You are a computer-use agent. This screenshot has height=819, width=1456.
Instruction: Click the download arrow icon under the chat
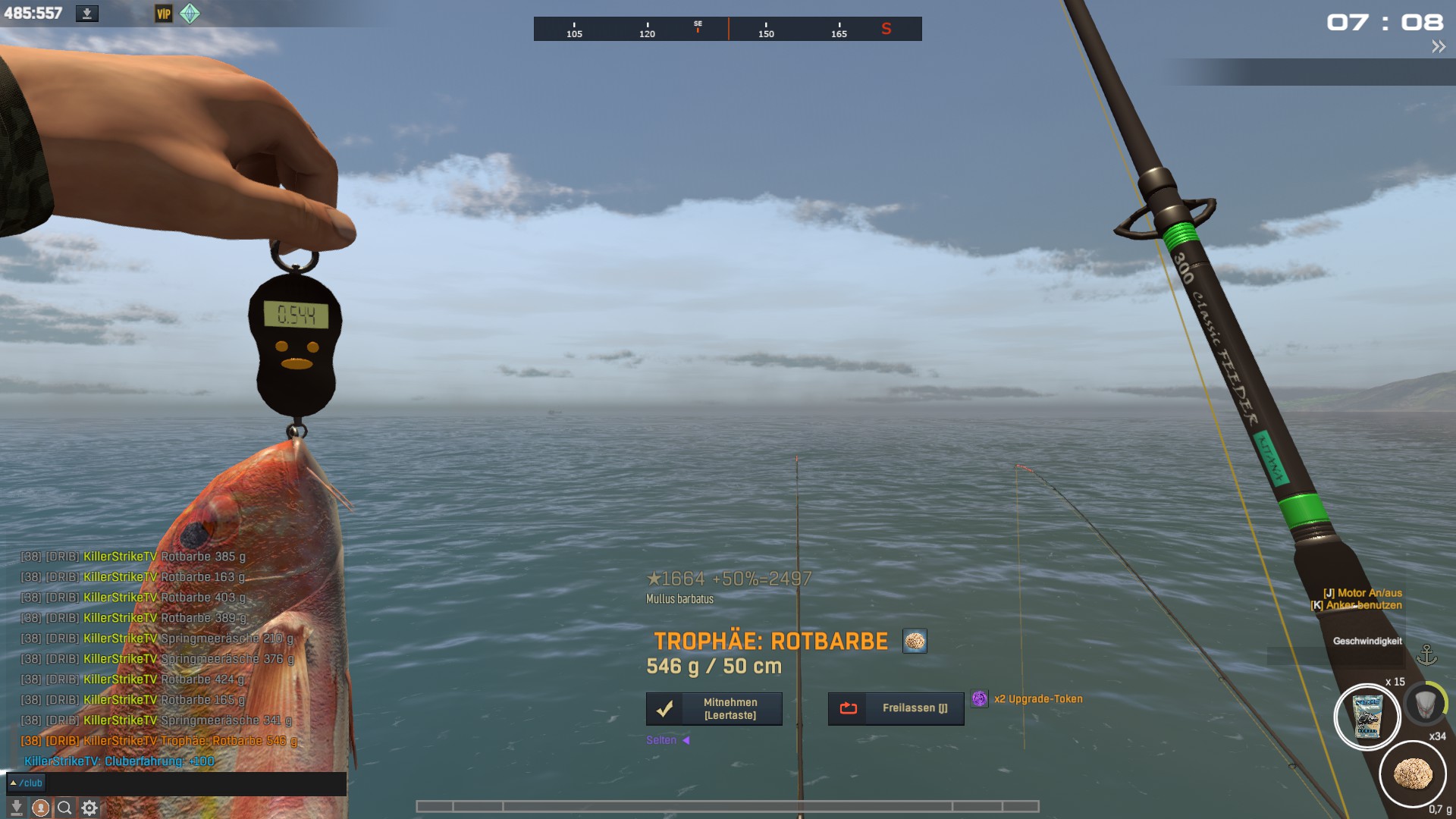(x=17, y=808)
